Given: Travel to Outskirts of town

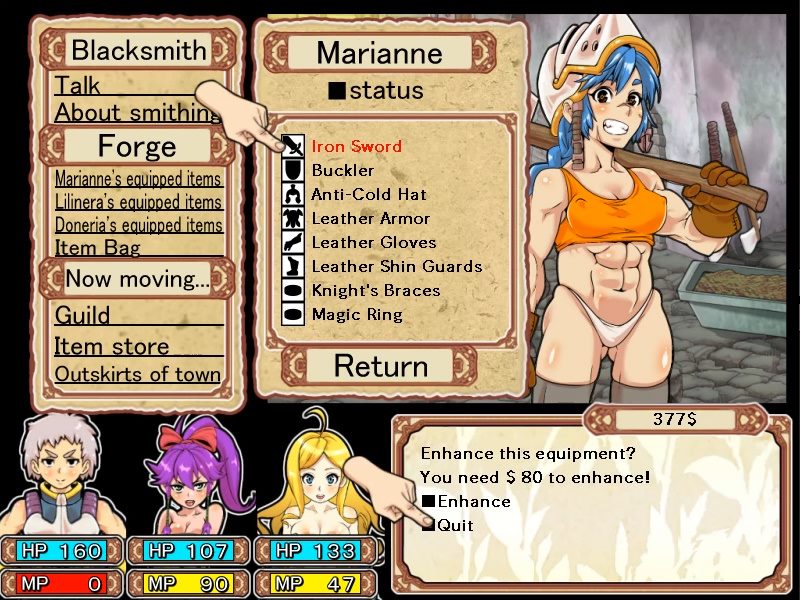Looking at the screenshot, I should point(138,374).
